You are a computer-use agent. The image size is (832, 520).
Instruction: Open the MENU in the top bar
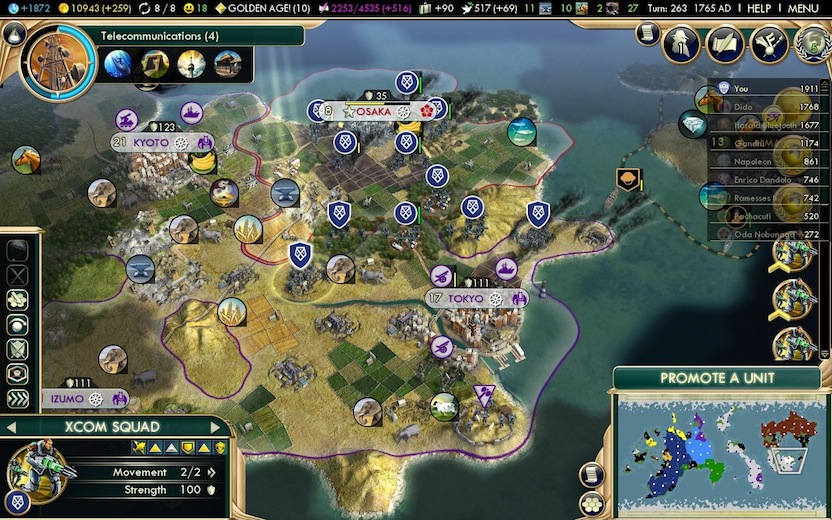(803, 8)
